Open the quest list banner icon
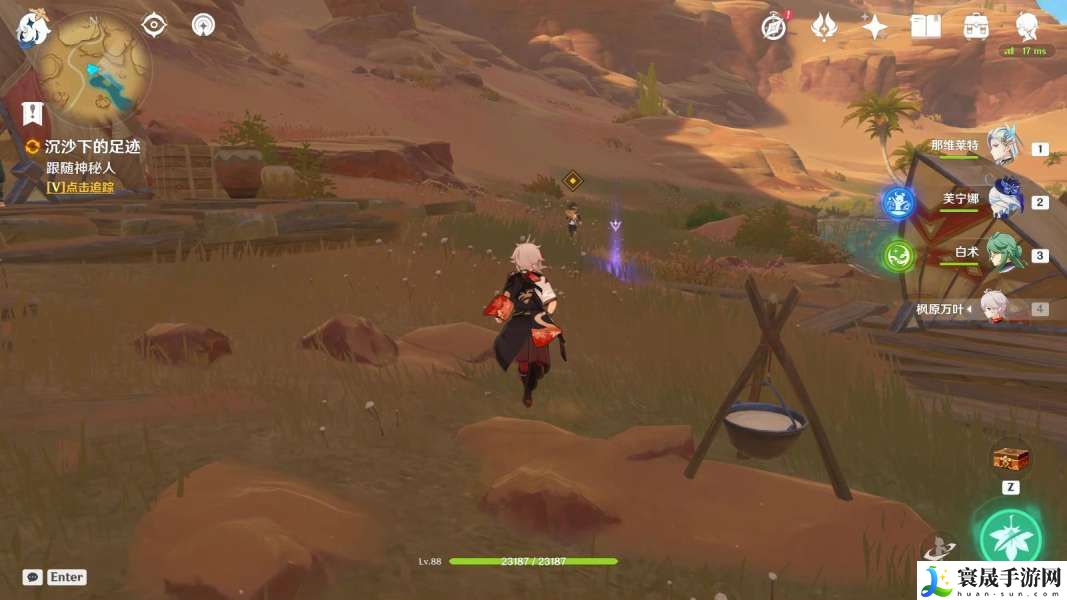The height and width of the screenshot is (600, 1067). [x=33, y=112]
